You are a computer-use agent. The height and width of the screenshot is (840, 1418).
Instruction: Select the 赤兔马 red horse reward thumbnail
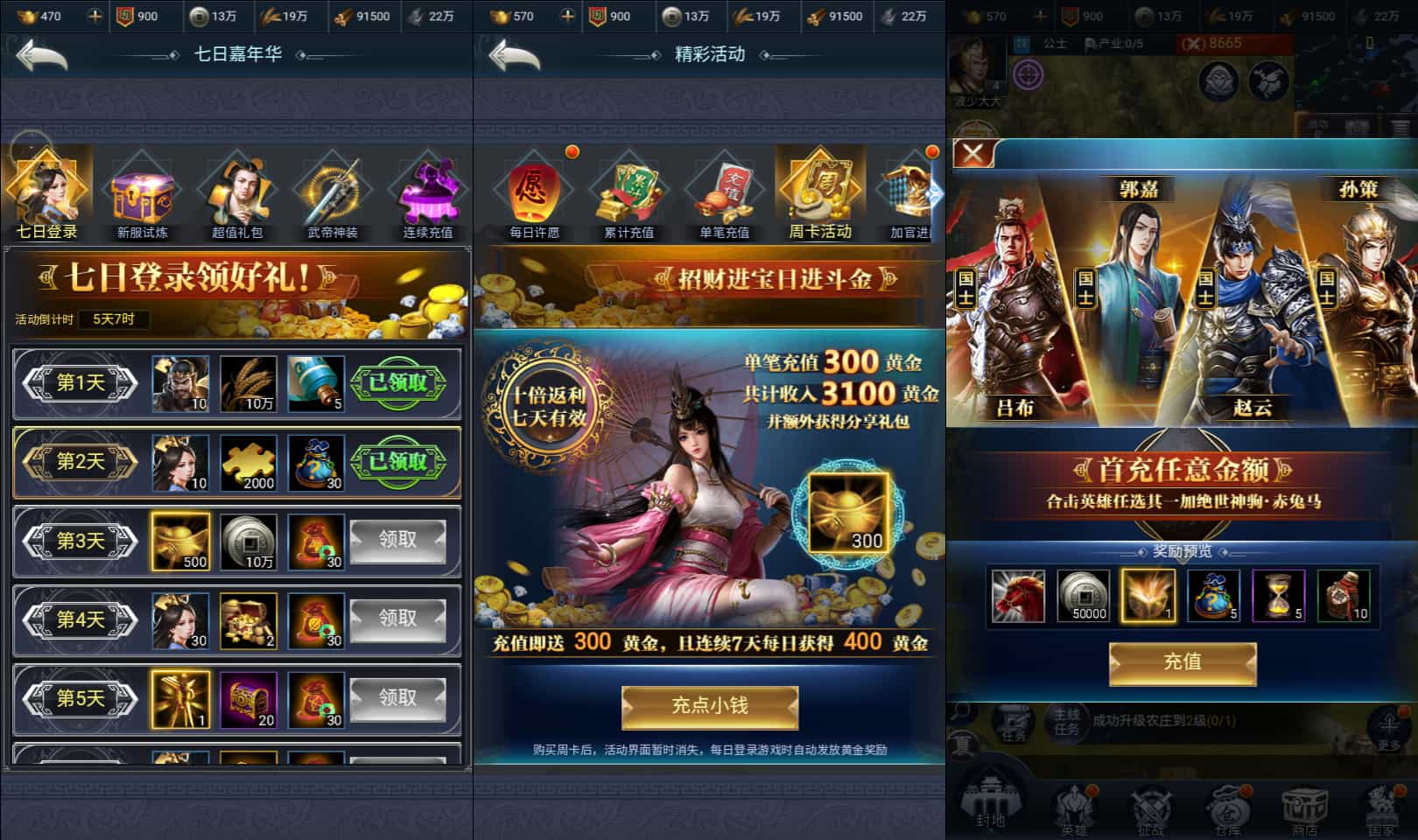[1018, 596]
